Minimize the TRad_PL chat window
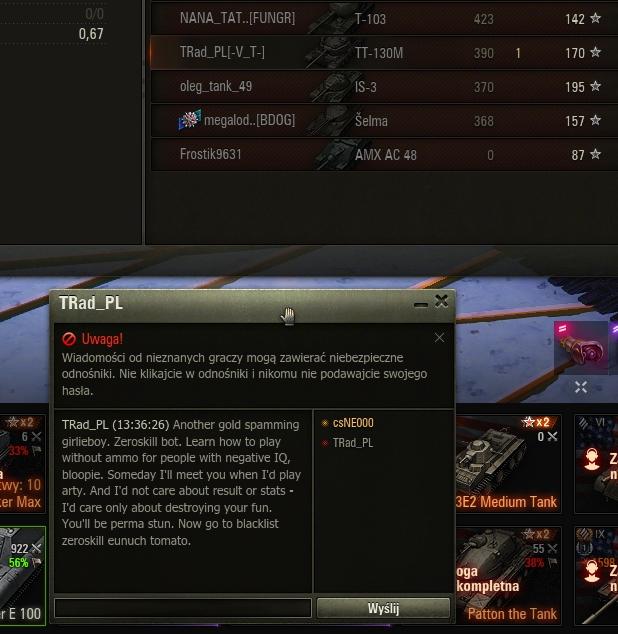Image resolution: width=618 pixels, height=634 pixels. pos(421,301)
